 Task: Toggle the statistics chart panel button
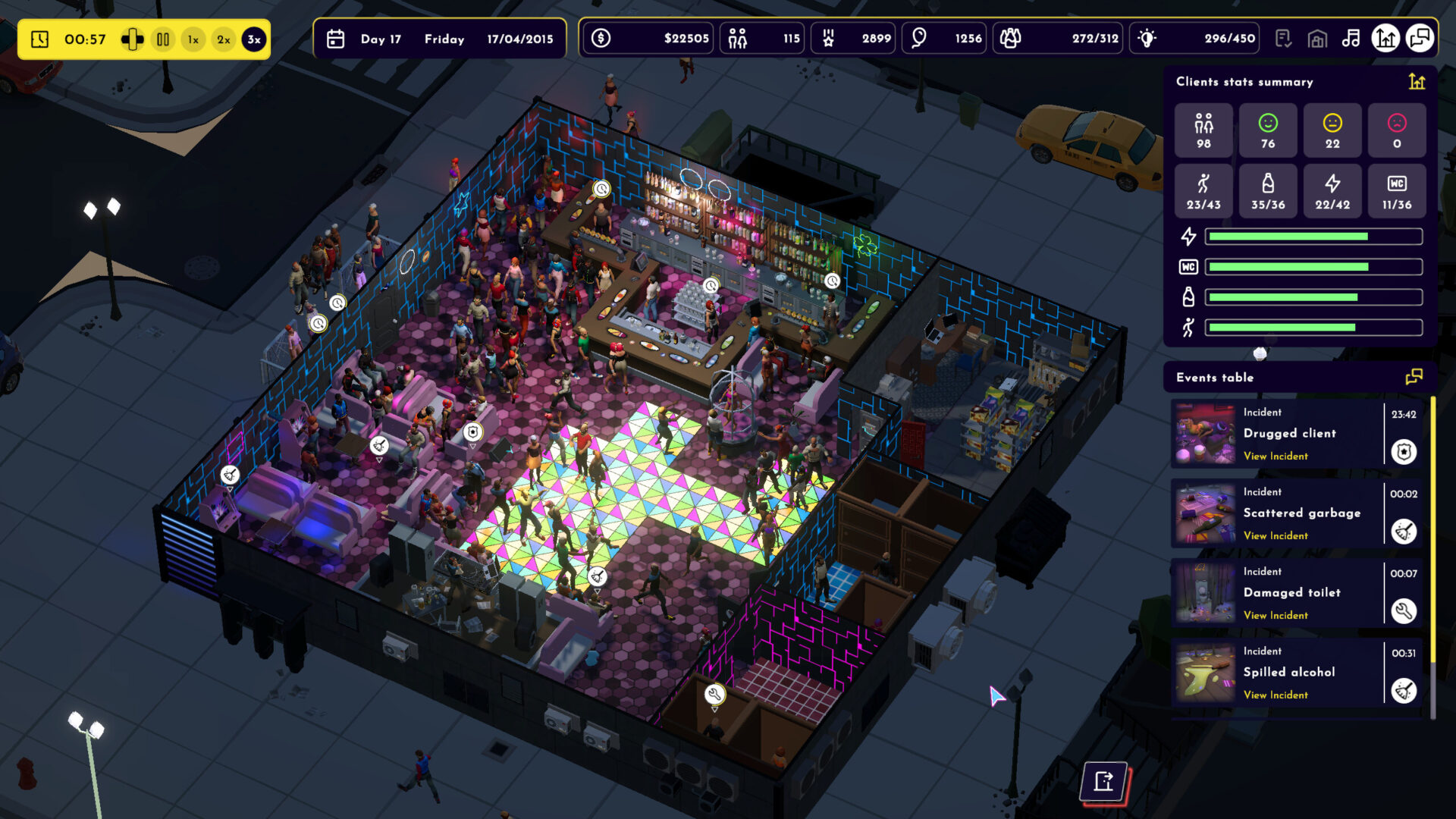1385,39
